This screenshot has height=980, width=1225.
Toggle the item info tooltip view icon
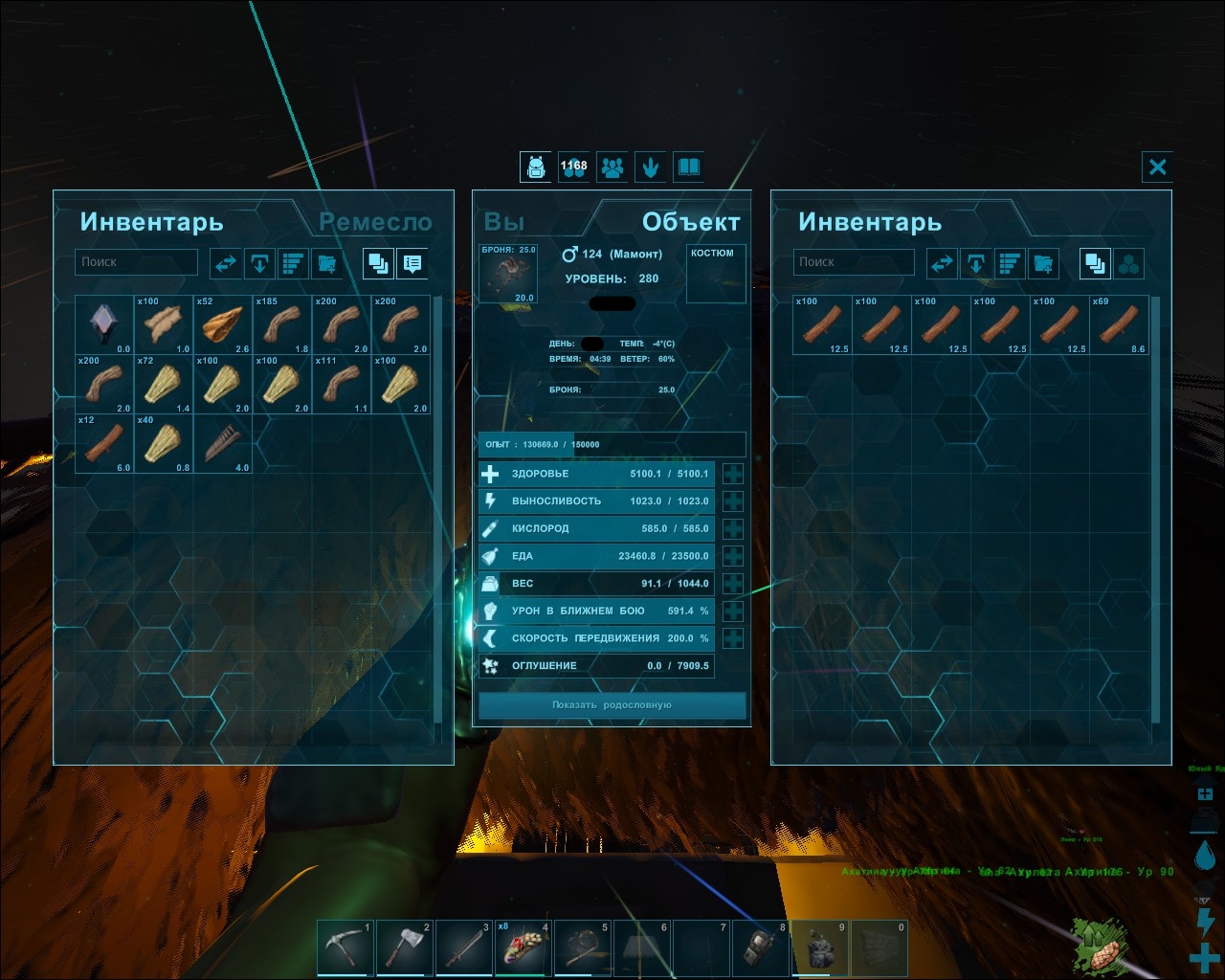pos(412,263)
